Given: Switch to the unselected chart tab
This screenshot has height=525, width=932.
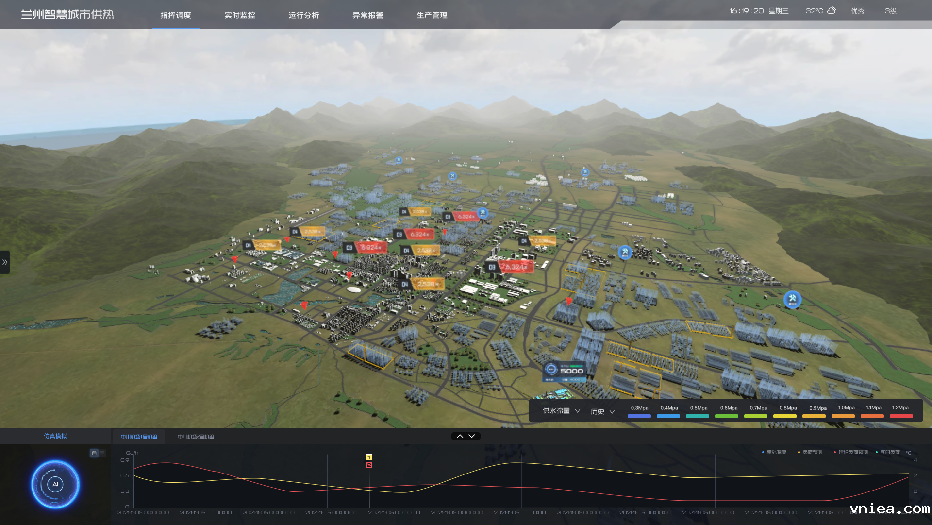Looking at the screenshot, I should (195, 437).
